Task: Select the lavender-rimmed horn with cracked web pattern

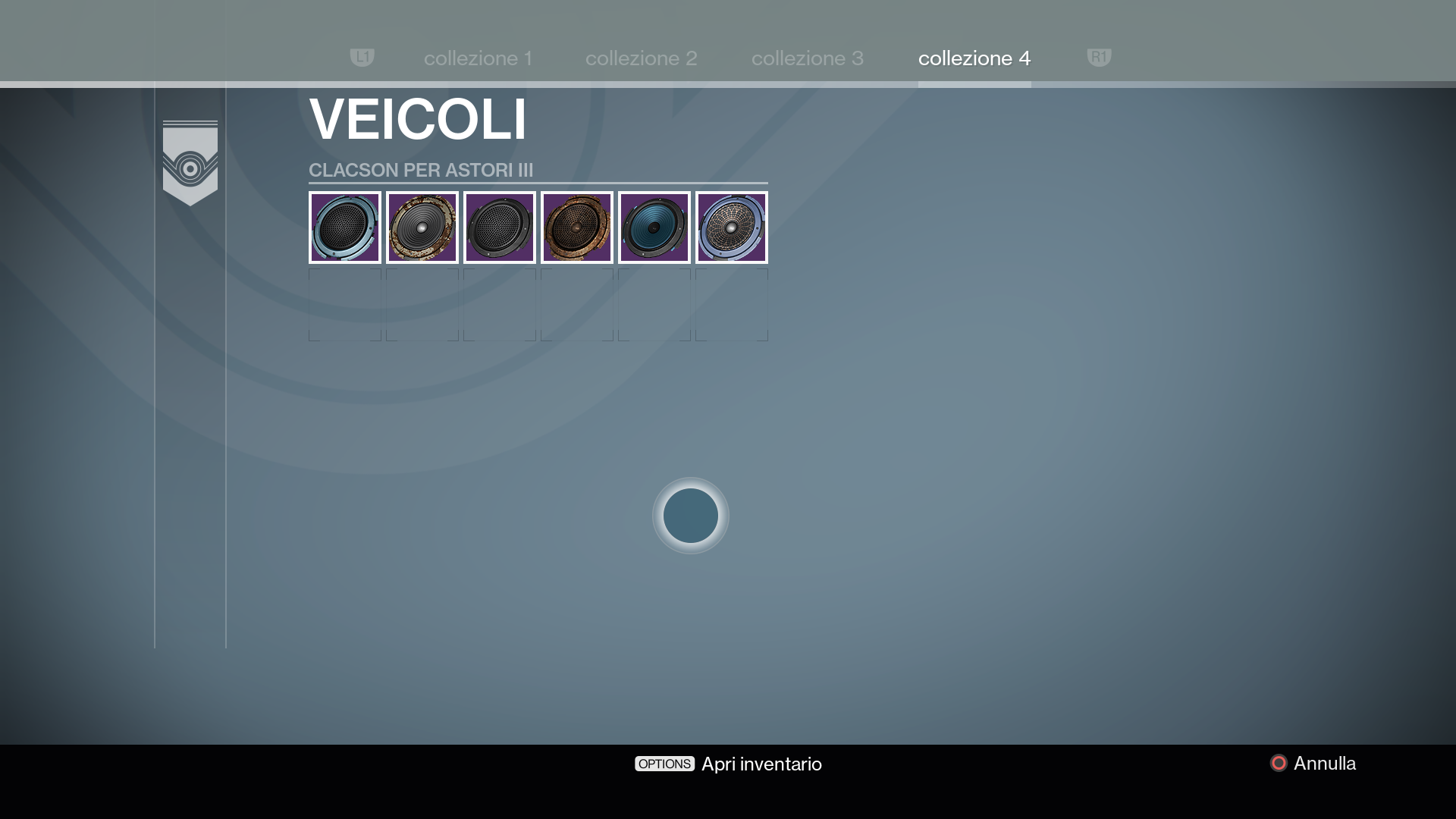Action: coord(732,227)
